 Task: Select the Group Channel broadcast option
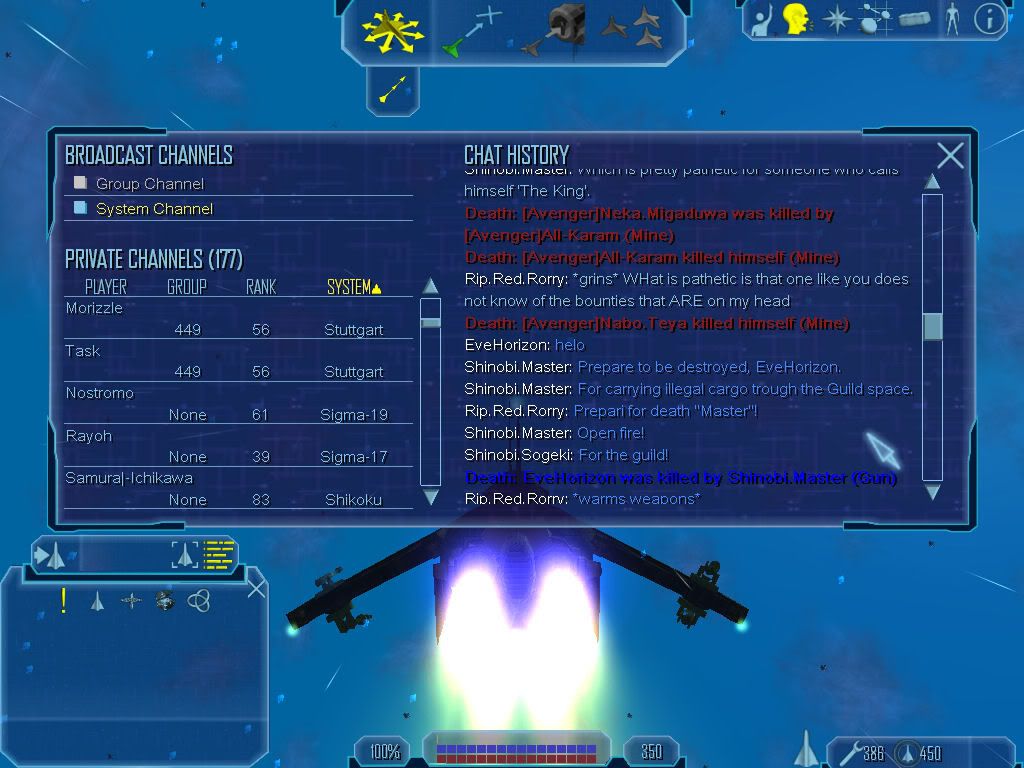[x=149, y=184]
